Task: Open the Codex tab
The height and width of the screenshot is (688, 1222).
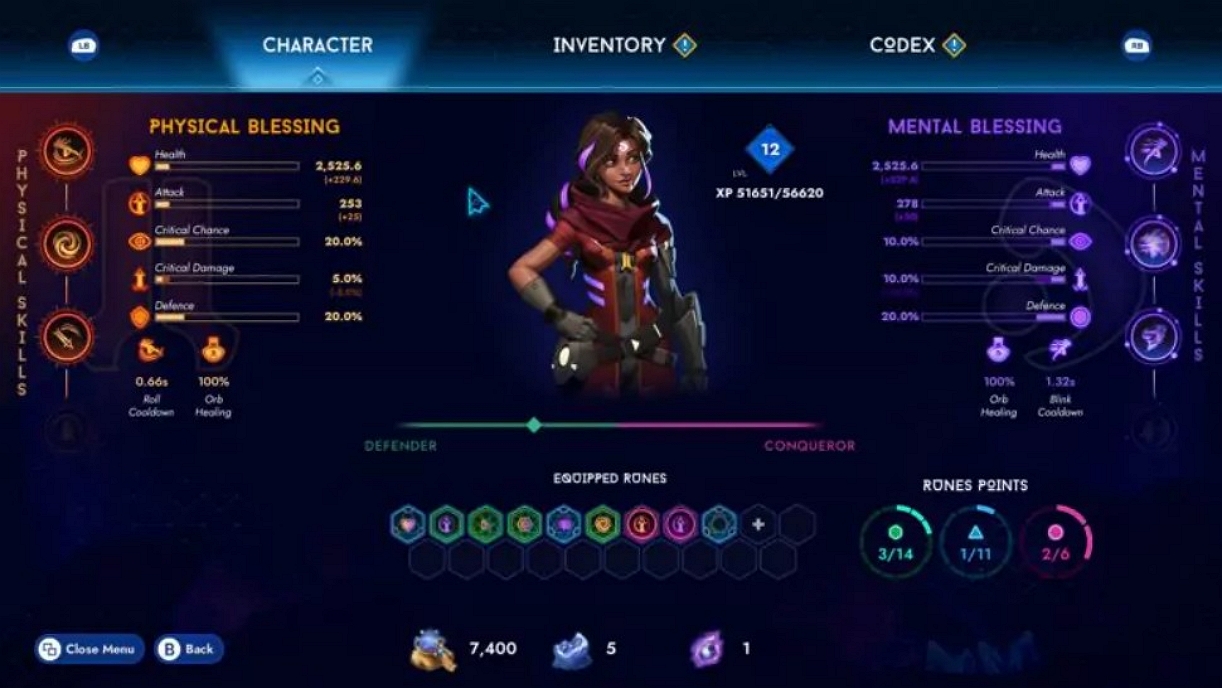Action: coord(903,45)
